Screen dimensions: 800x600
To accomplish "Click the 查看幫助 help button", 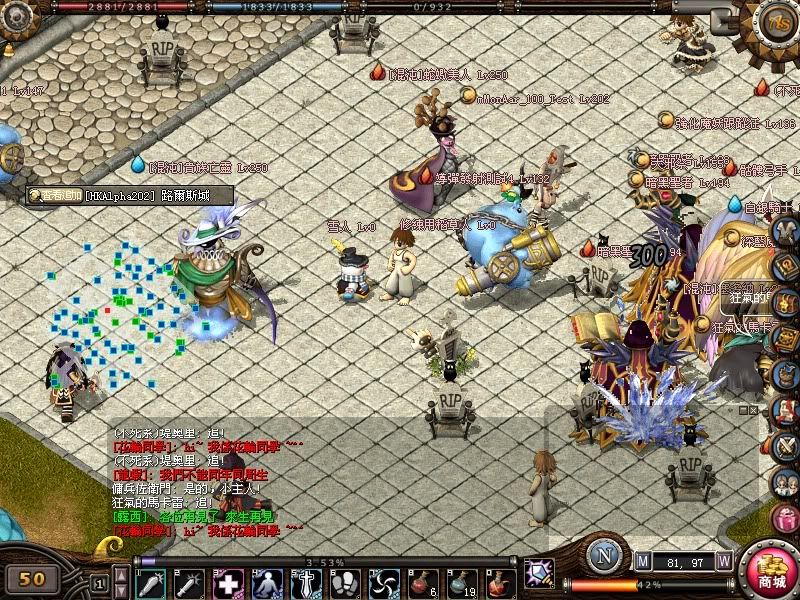I will click(x=54, y=196).
